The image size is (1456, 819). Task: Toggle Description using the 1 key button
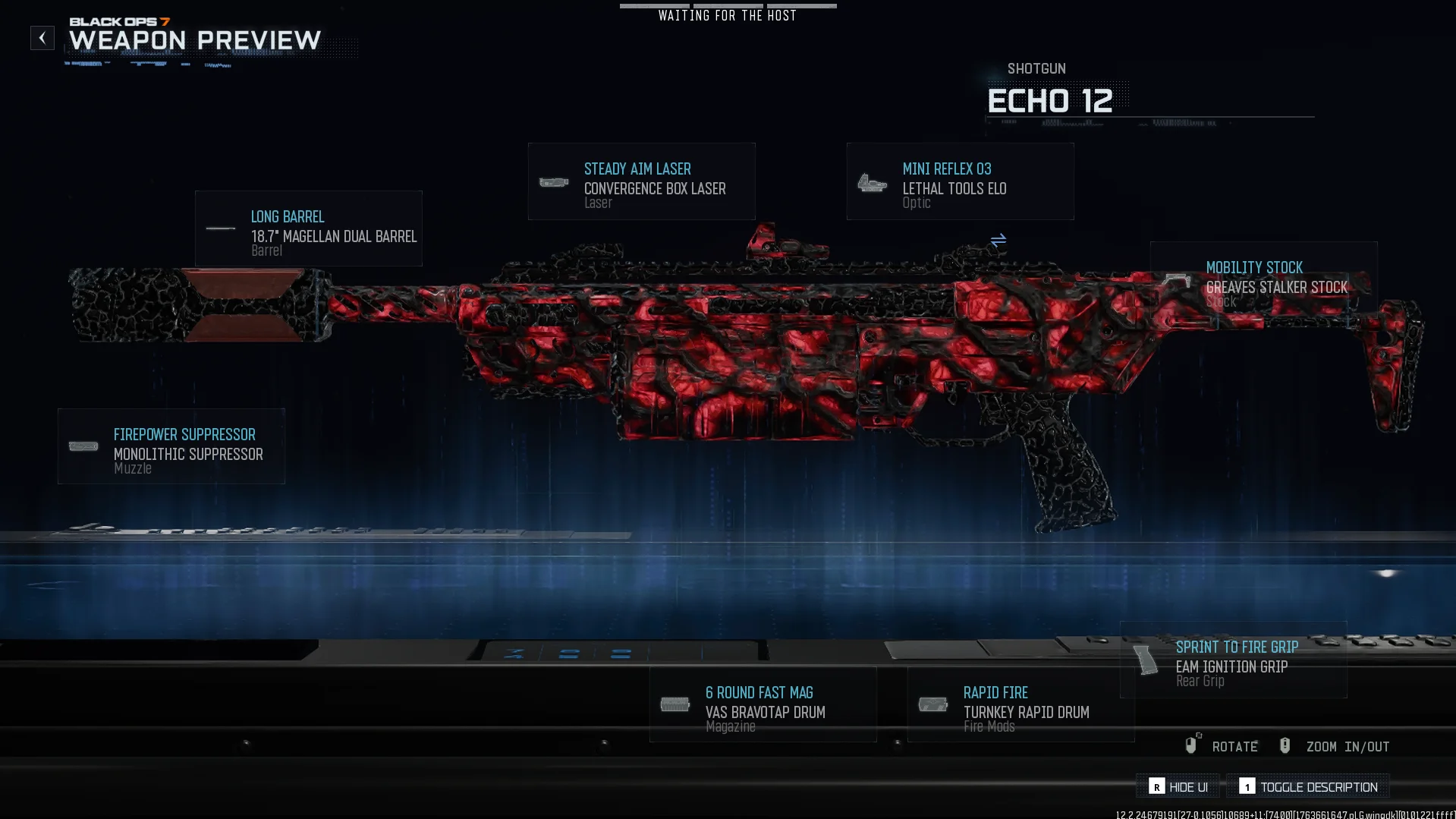pos(1248,787)
